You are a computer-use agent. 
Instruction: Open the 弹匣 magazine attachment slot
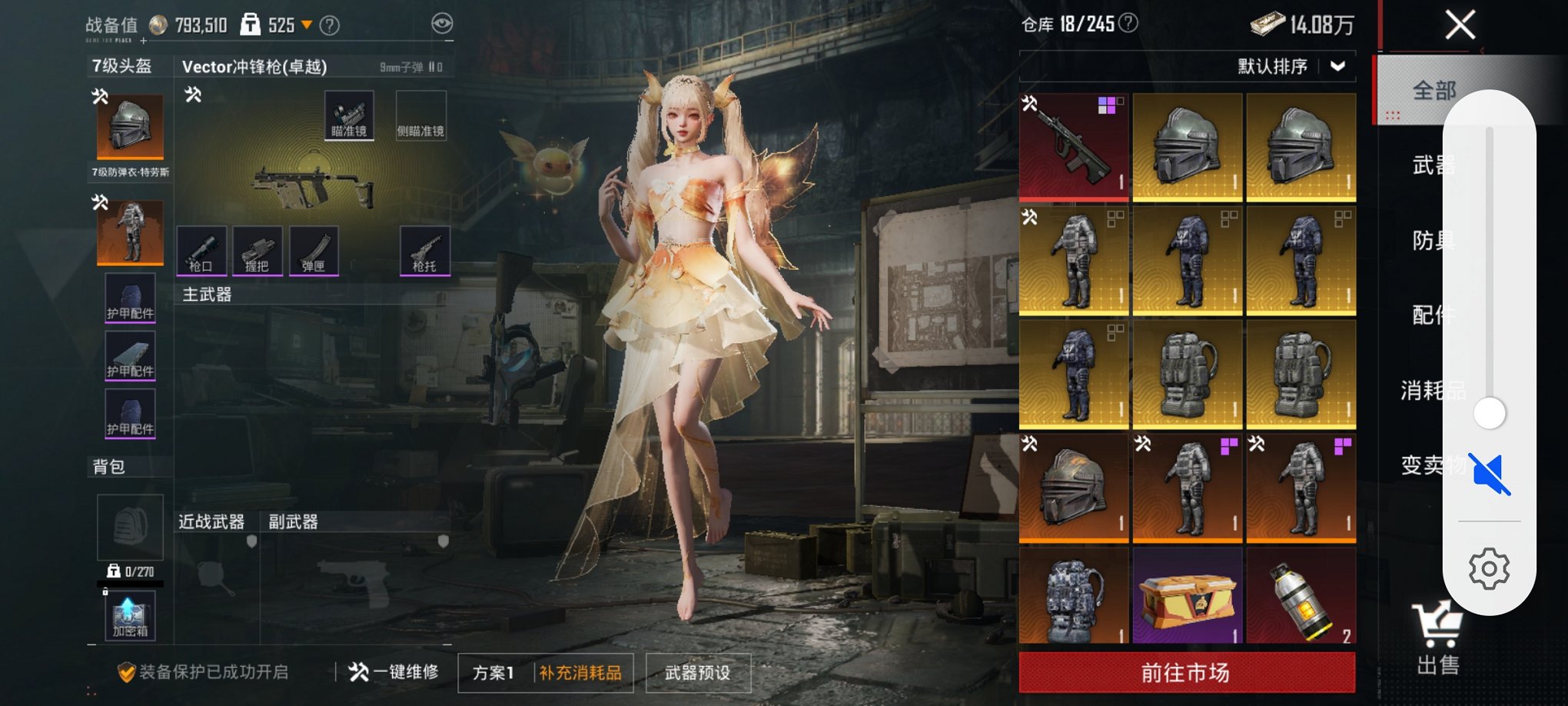315,251
